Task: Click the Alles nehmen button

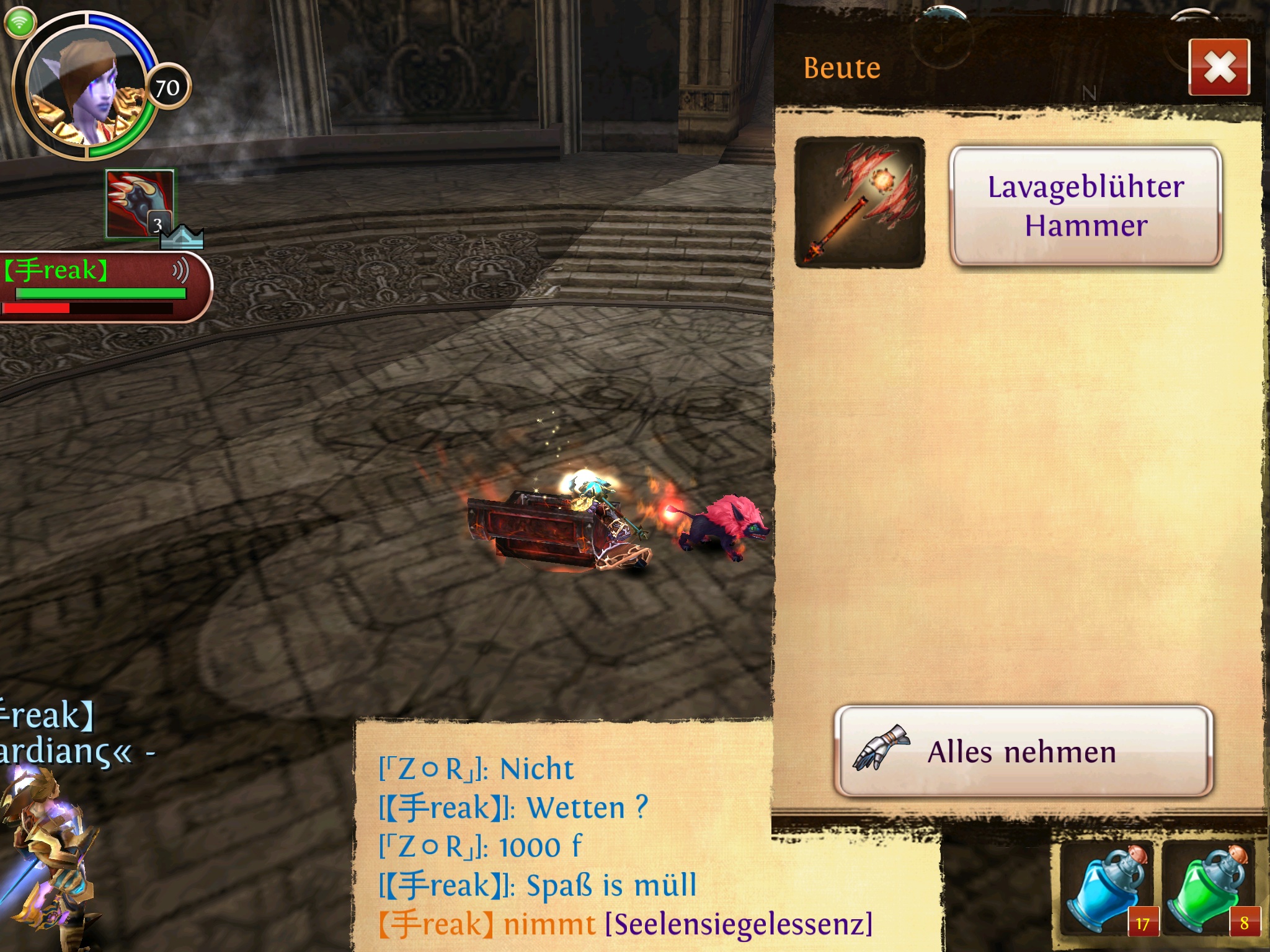Action: pyautogui.click(x=1023, y=751)
